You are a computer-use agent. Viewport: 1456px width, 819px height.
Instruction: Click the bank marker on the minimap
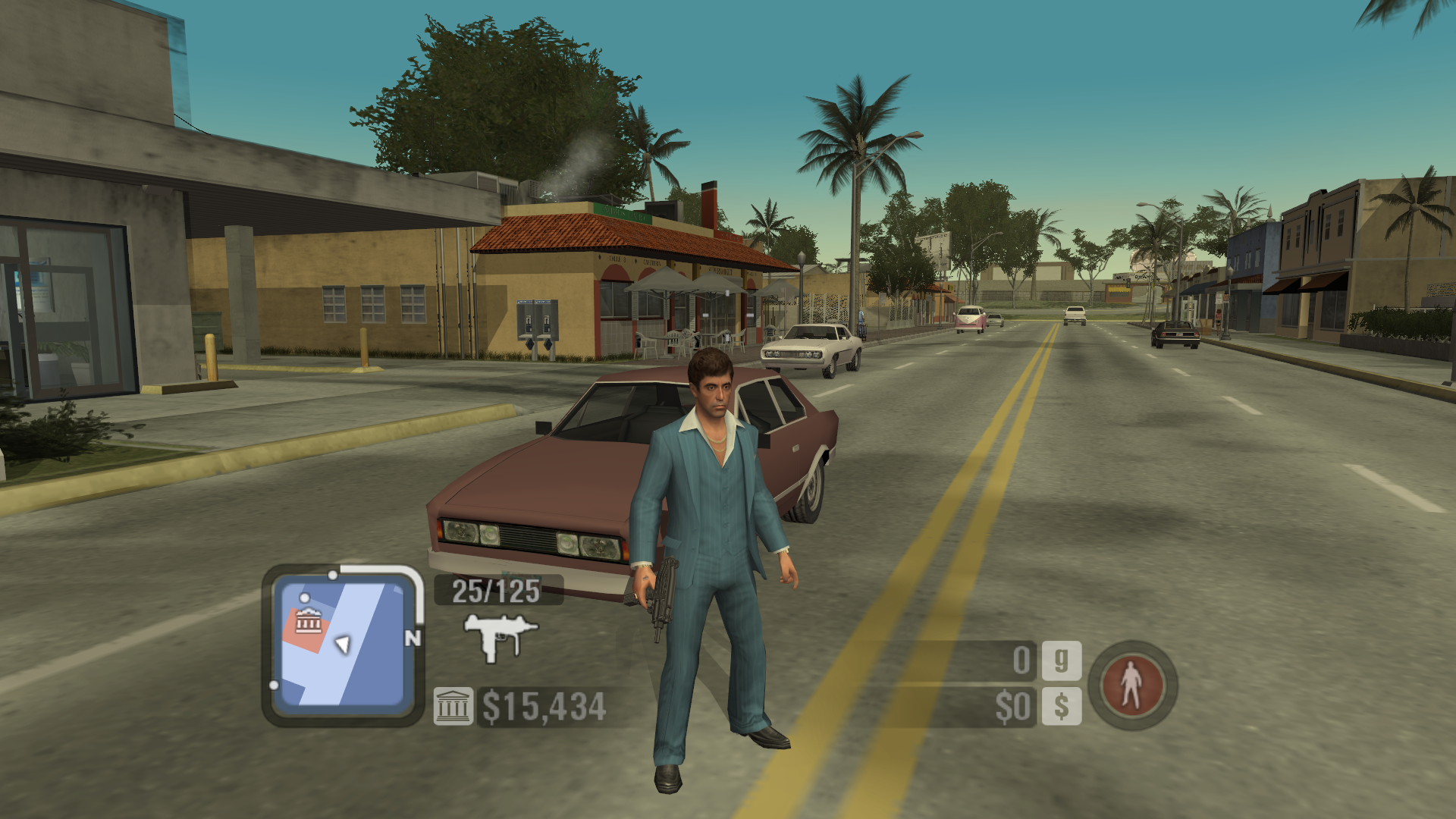click(x=308, y=622)
